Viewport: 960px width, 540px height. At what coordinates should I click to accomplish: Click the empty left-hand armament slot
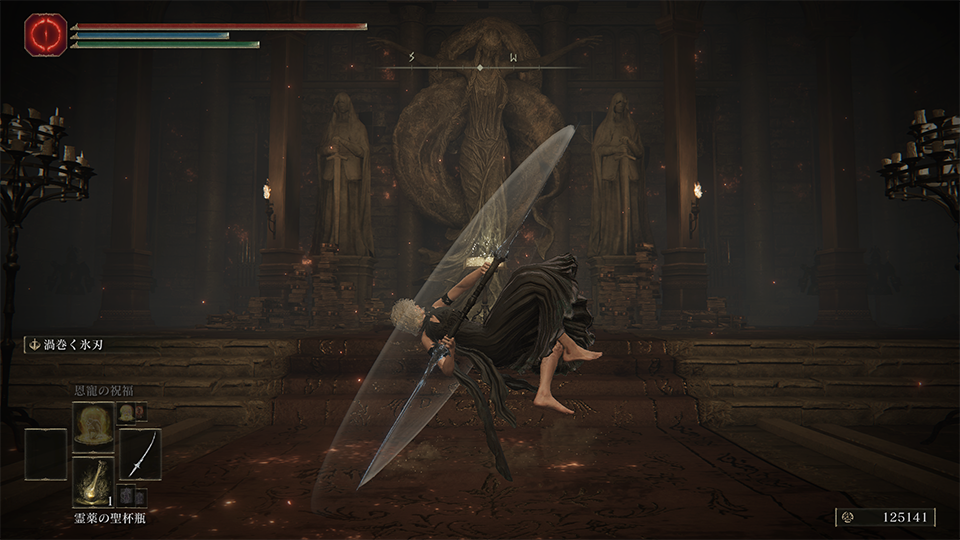(x=46, y=453)
